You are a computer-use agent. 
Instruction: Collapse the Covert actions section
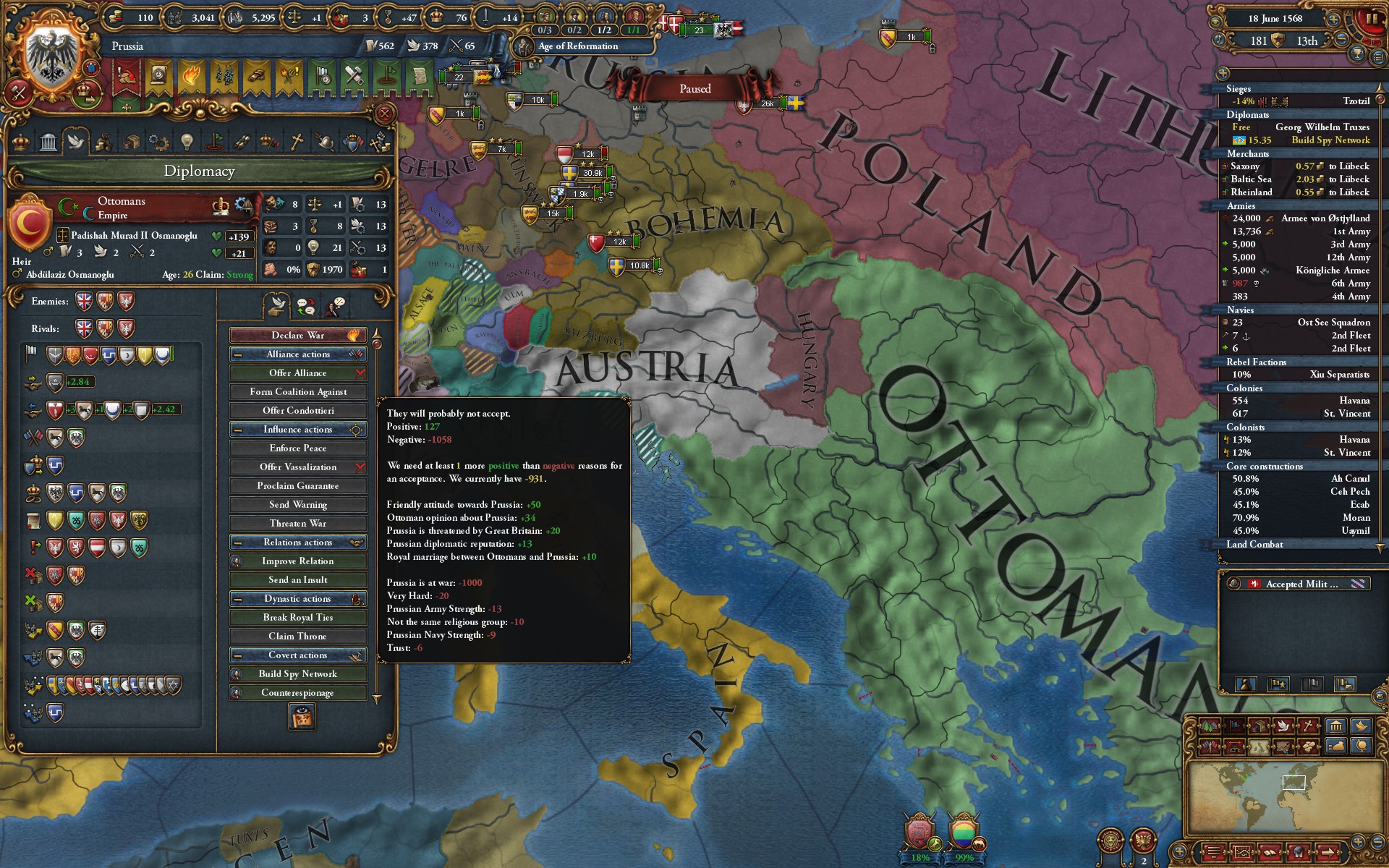pos(236,655)
